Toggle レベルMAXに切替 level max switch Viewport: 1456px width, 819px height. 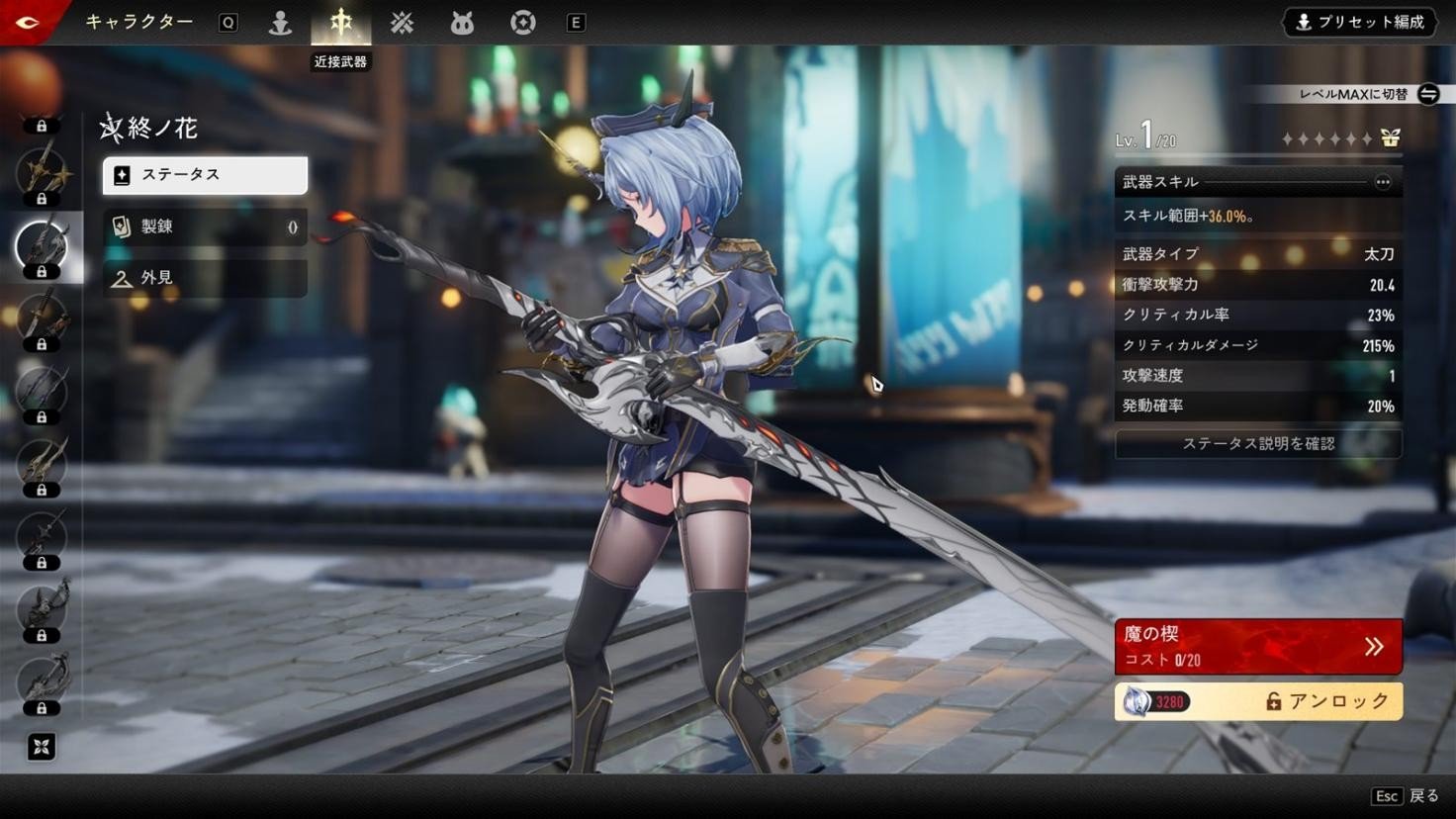pyautogui.click(x=1427, y=94)
